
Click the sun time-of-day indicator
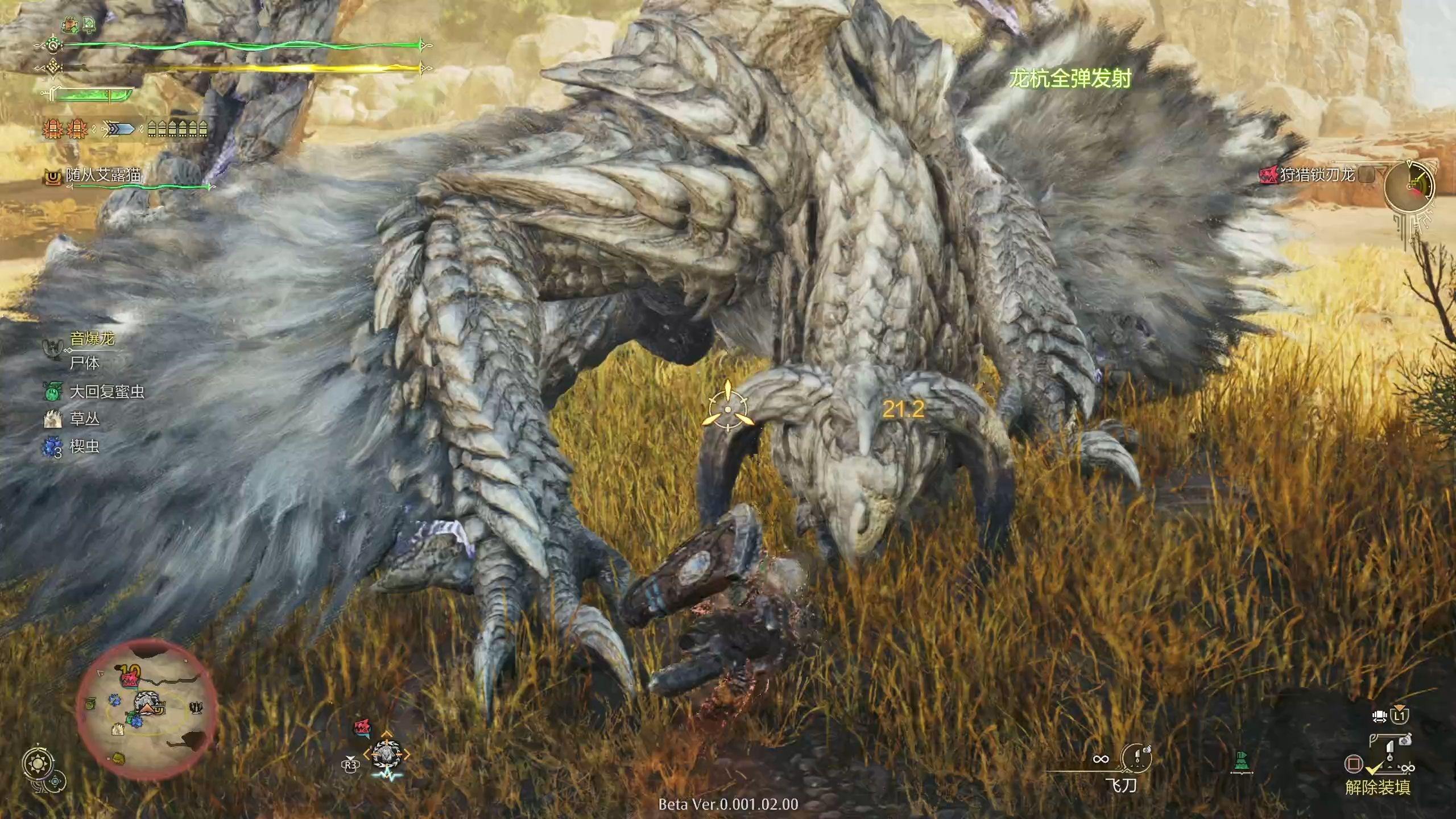click(39, 763)
